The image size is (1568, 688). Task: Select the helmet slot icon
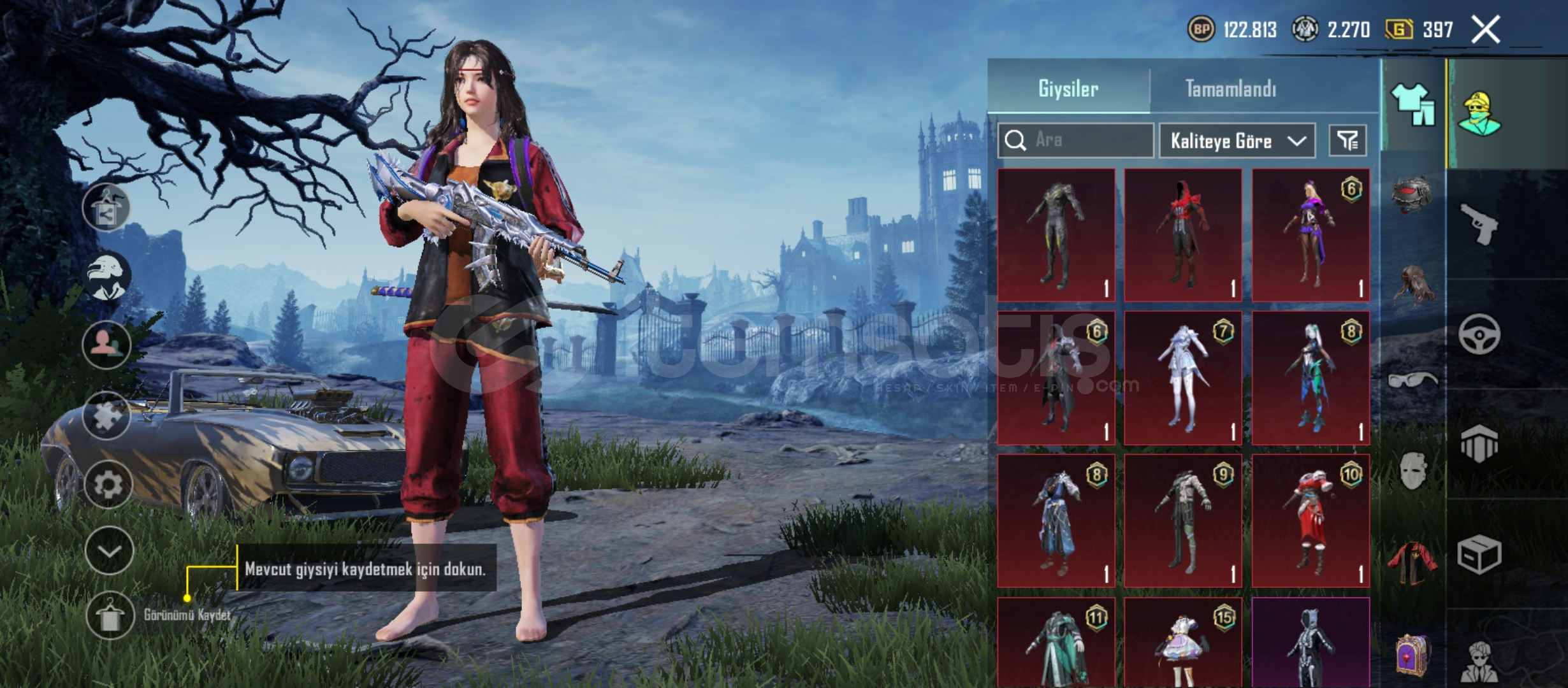click(1412, 194)
